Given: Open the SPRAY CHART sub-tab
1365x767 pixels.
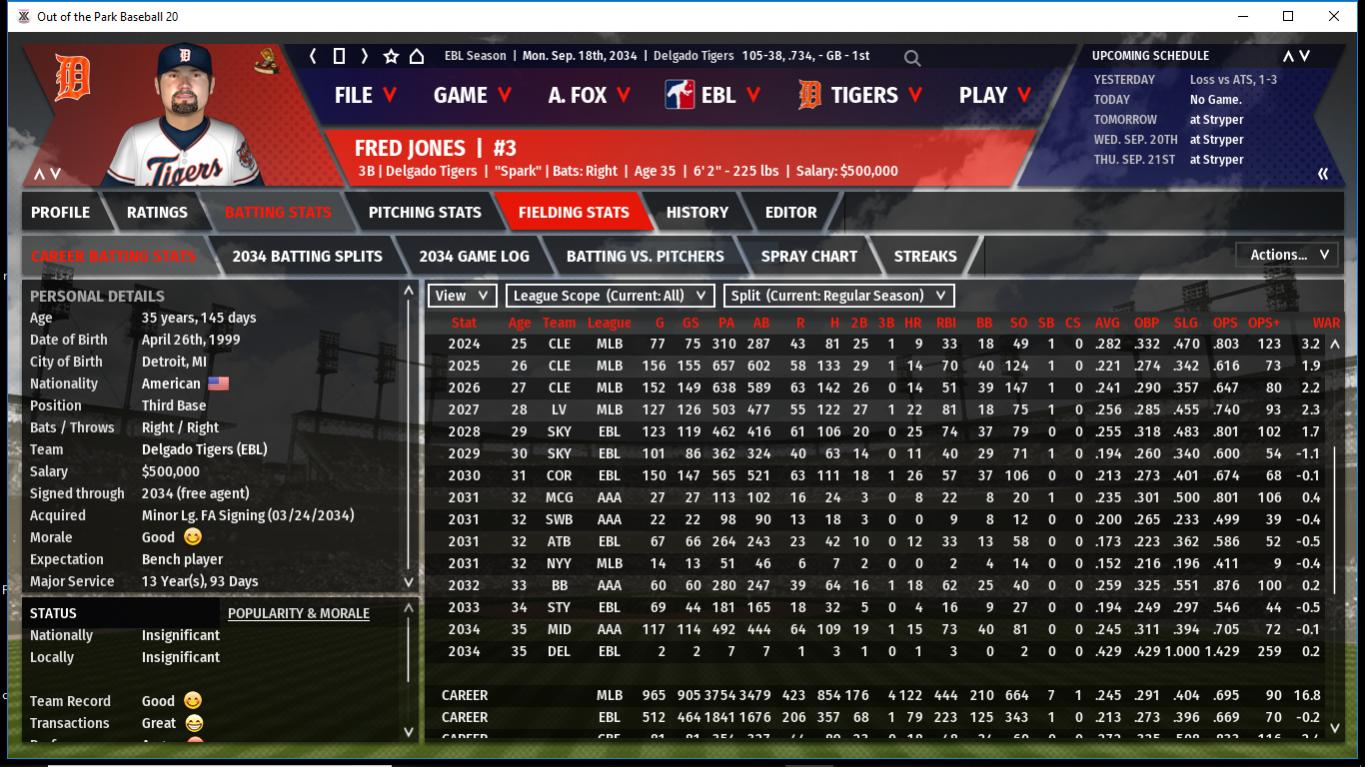Looking at the screenshot, I should [x=809, y=256].
